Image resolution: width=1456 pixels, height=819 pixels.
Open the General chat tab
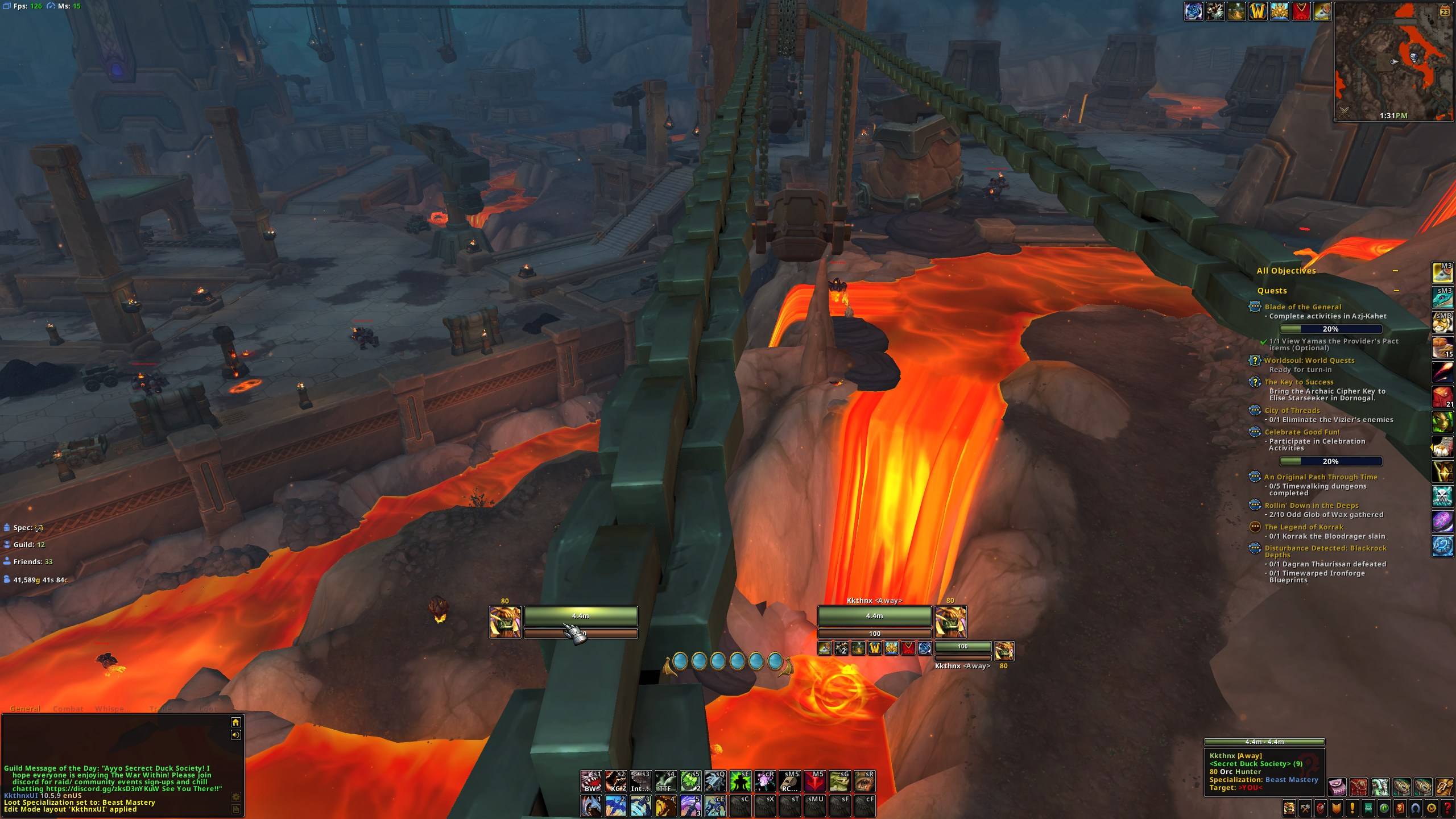pos(25,709)
